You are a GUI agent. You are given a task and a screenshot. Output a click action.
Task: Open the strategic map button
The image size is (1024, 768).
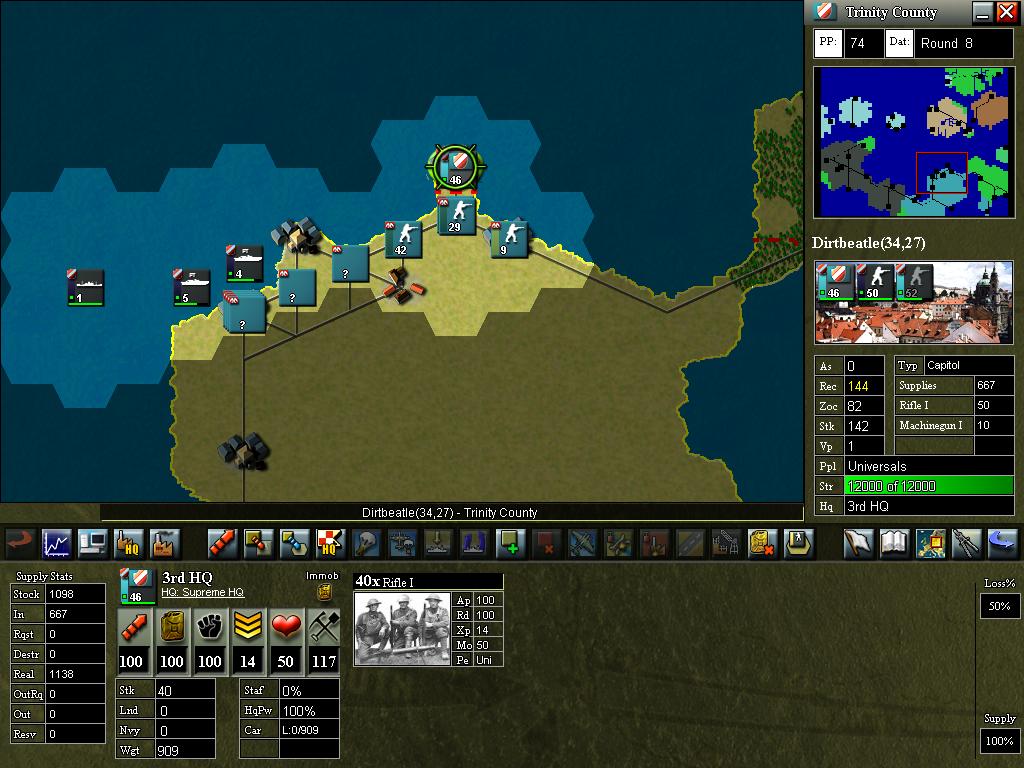[x=930, y=543]
